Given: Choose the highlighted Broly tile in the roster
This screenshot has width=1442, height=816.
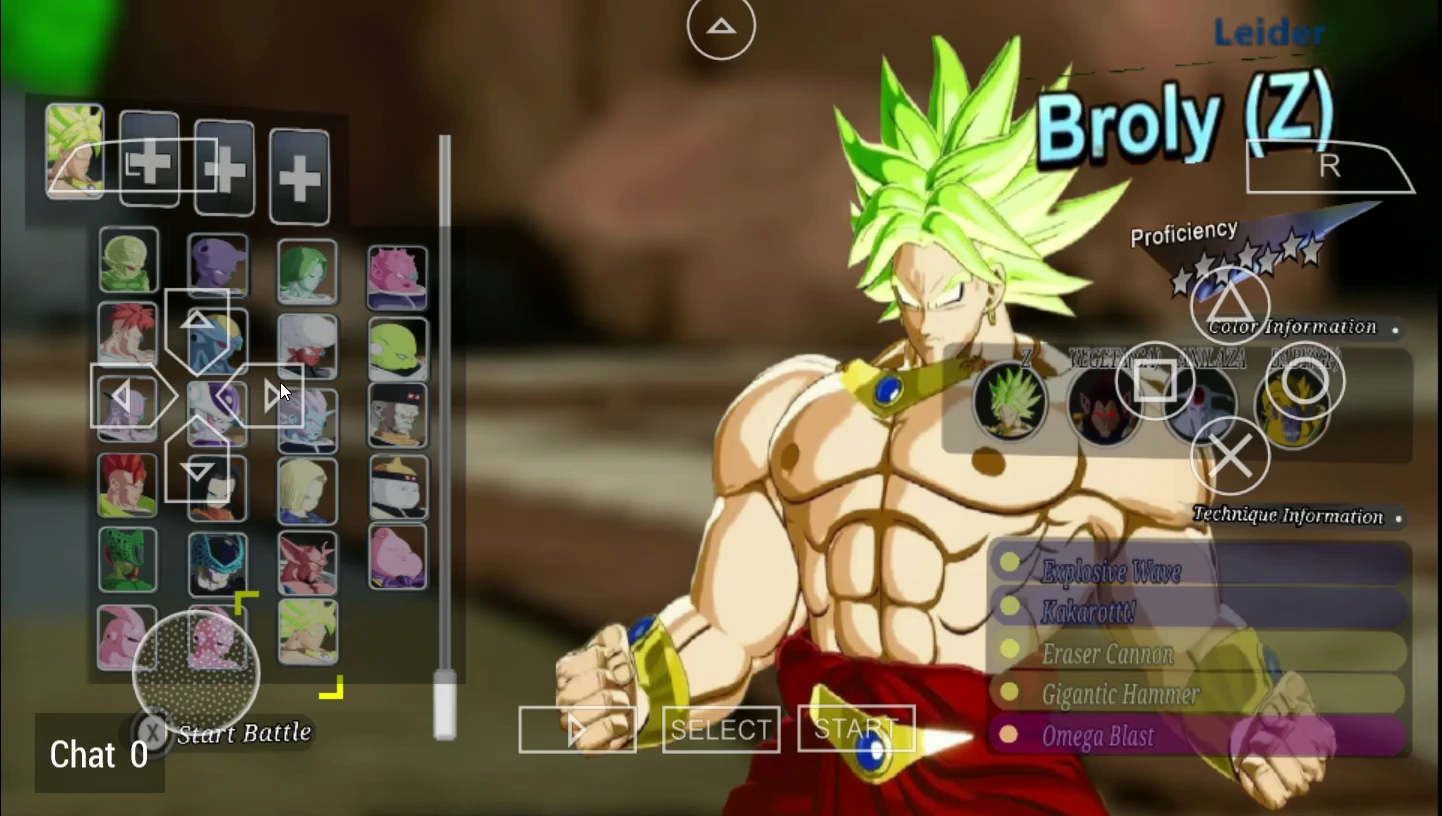Looking at the screenshot, I should (307, 632).
